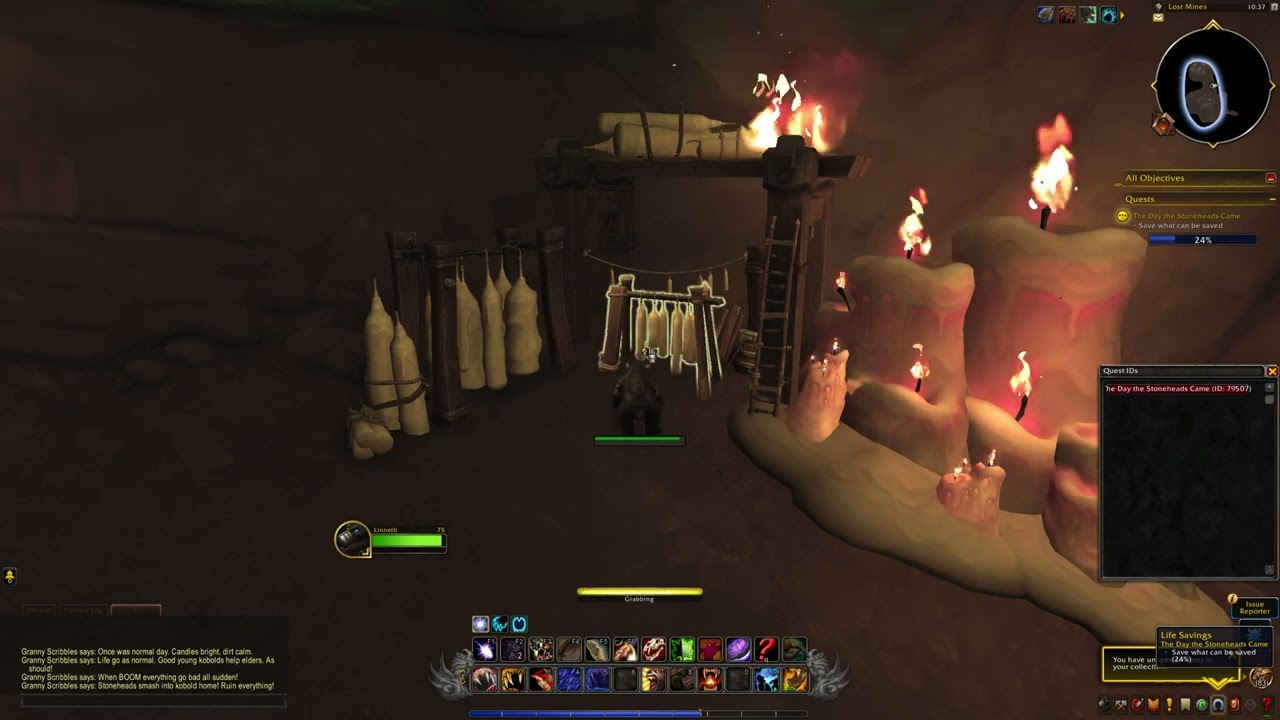Close the Quest IDs window
Screen dimensions: 1280x720
point(1272,371)
